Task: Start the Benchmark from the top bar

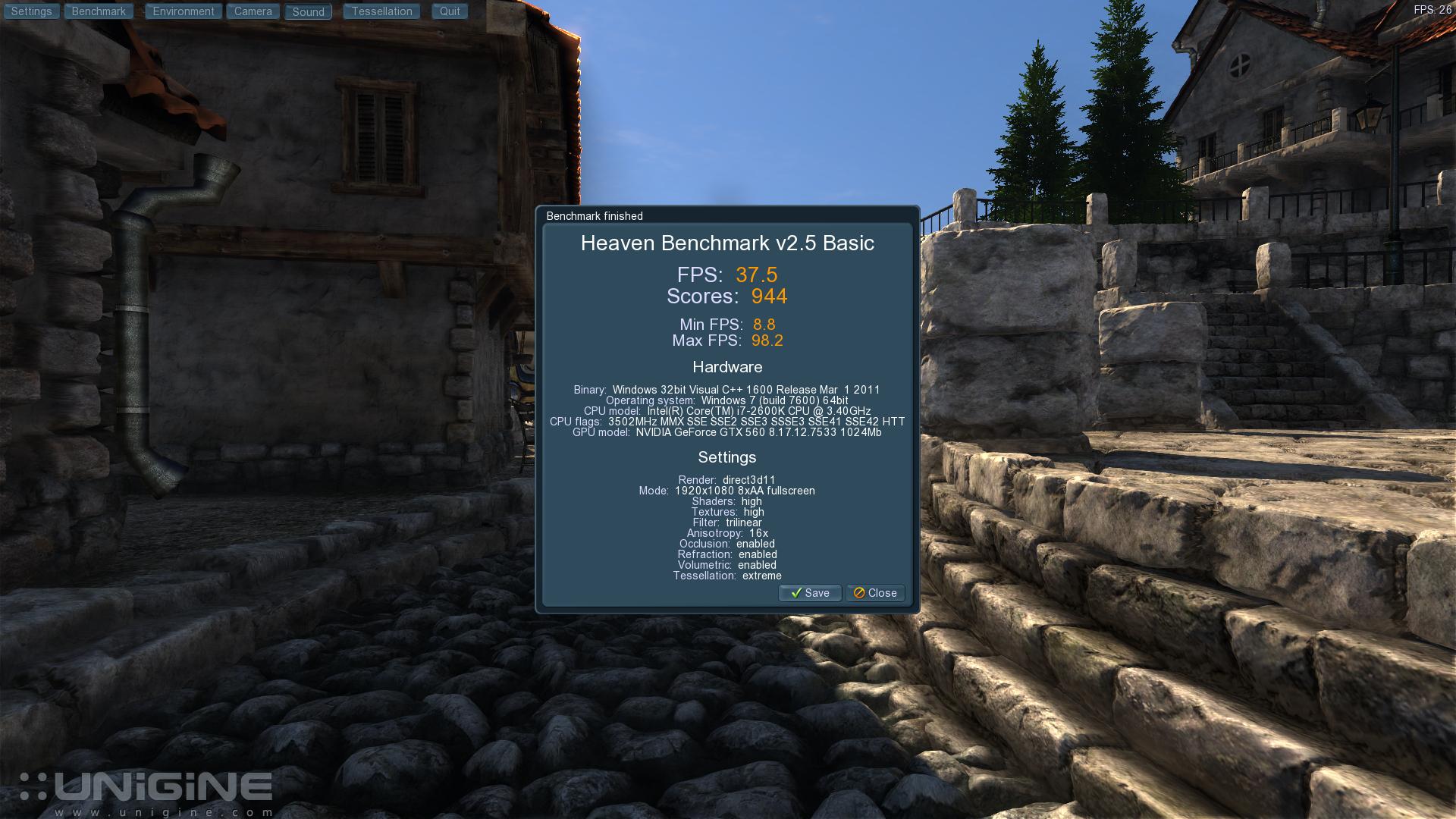Action: click(x=99, y=11)
